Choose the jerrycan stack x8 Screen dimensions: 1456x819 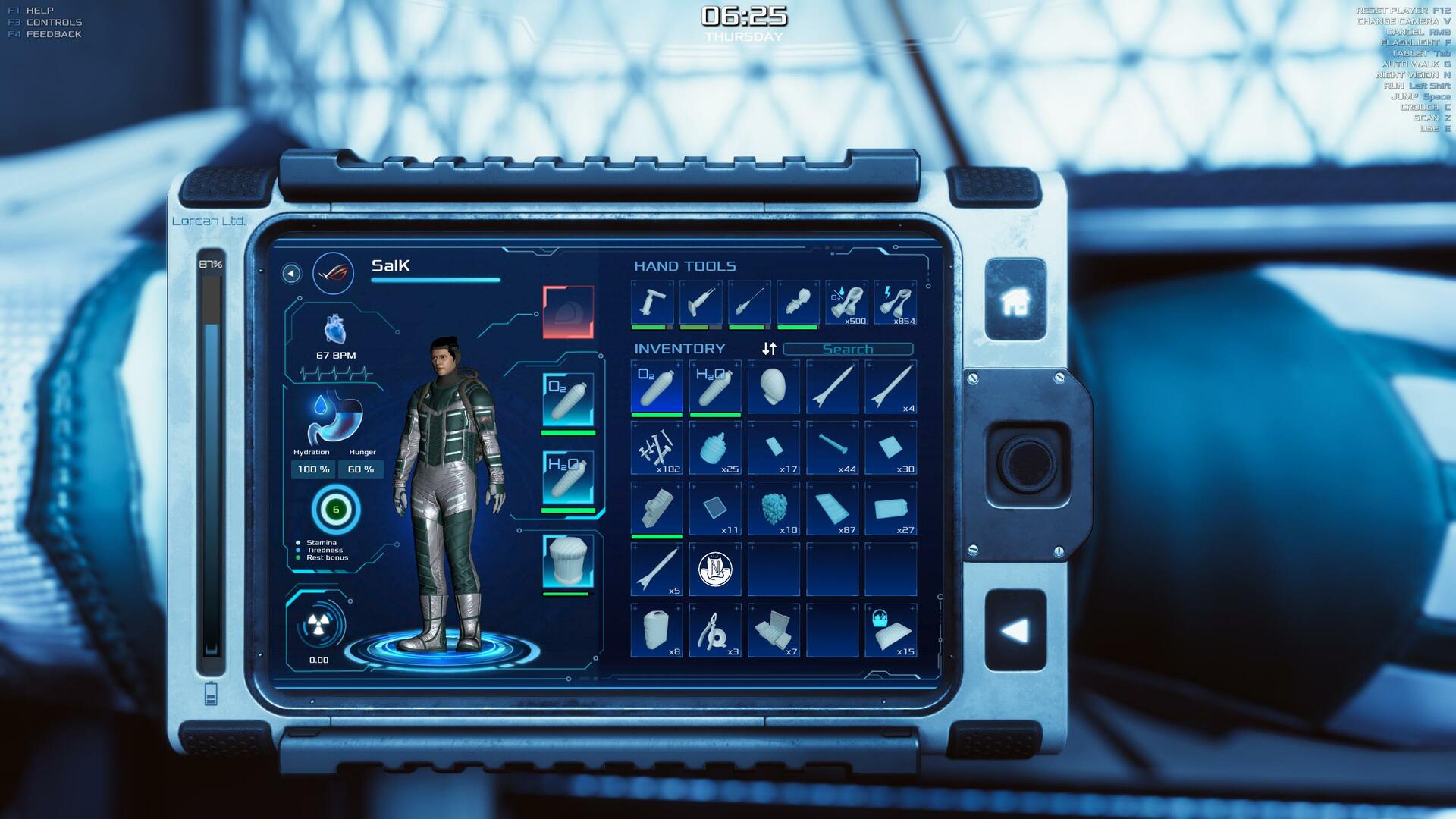657,630
